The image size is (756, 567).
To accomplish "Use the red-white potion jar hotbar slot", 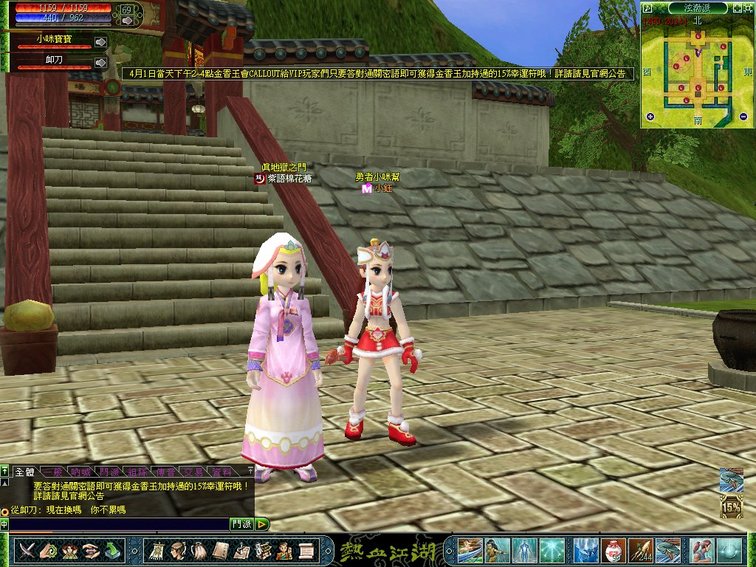I will (x=614, y=549).
